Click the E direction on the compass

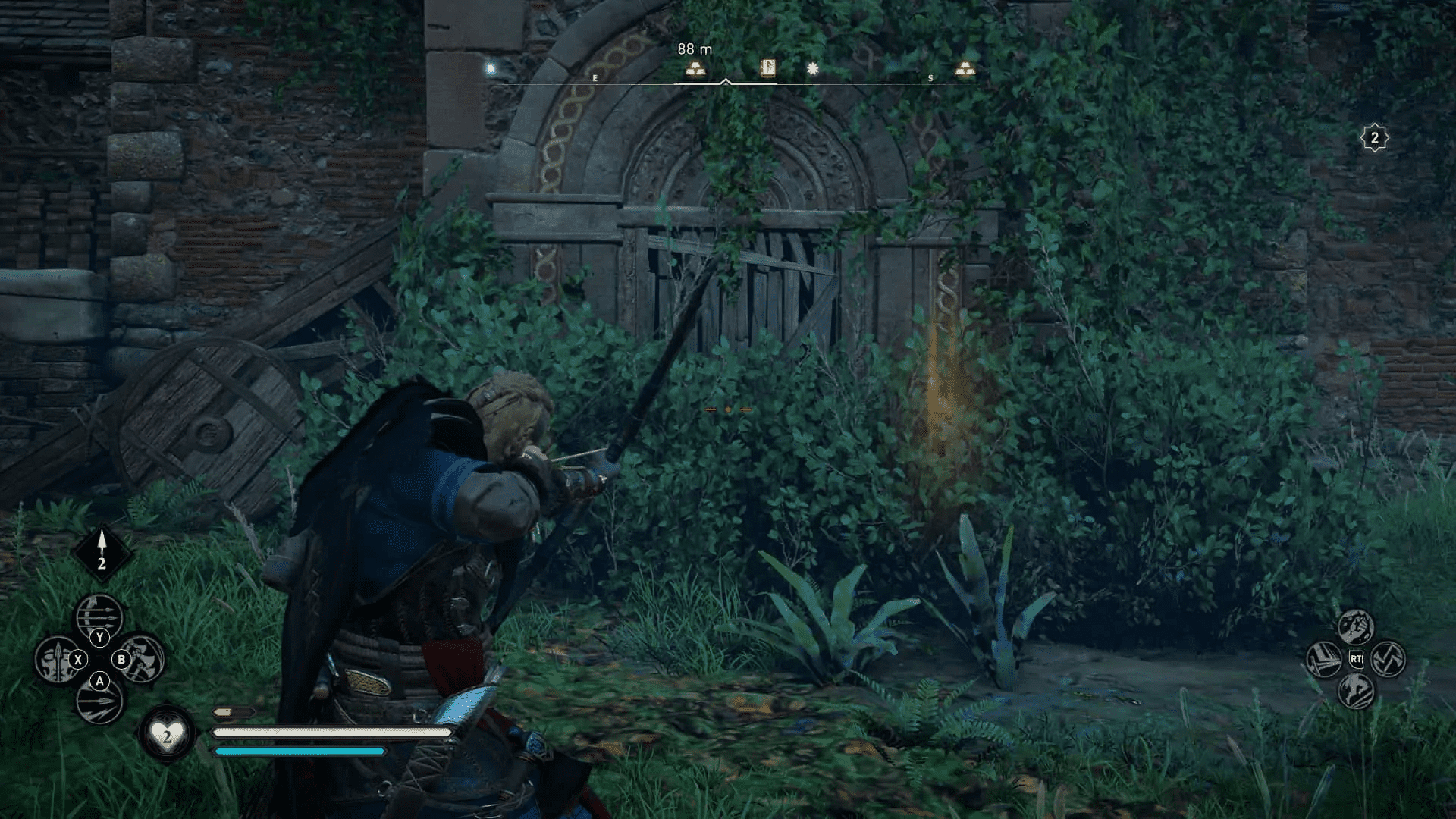click(x=595, y=77)
